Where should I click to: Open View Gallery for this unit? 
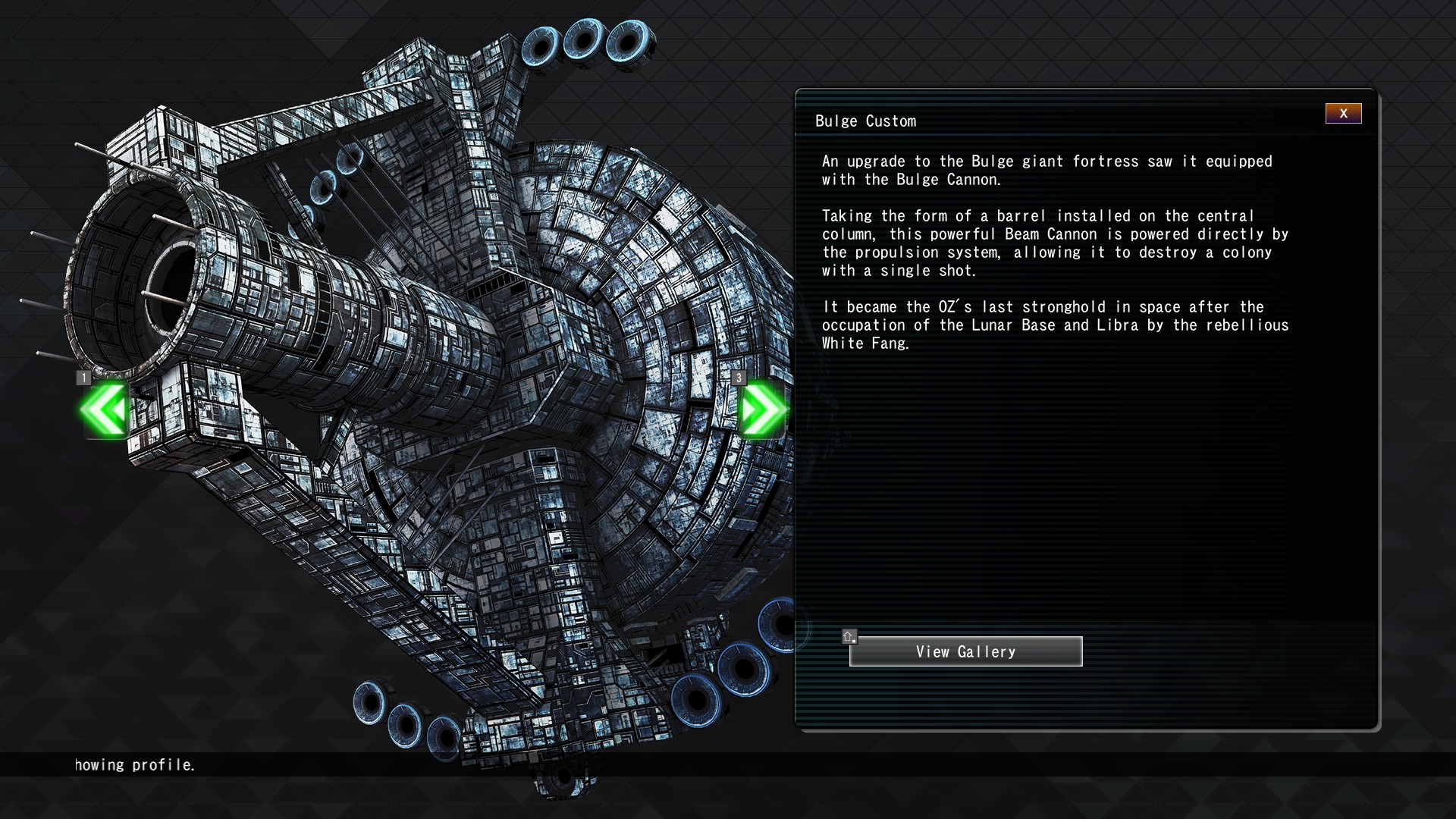[x=965, y=651]
